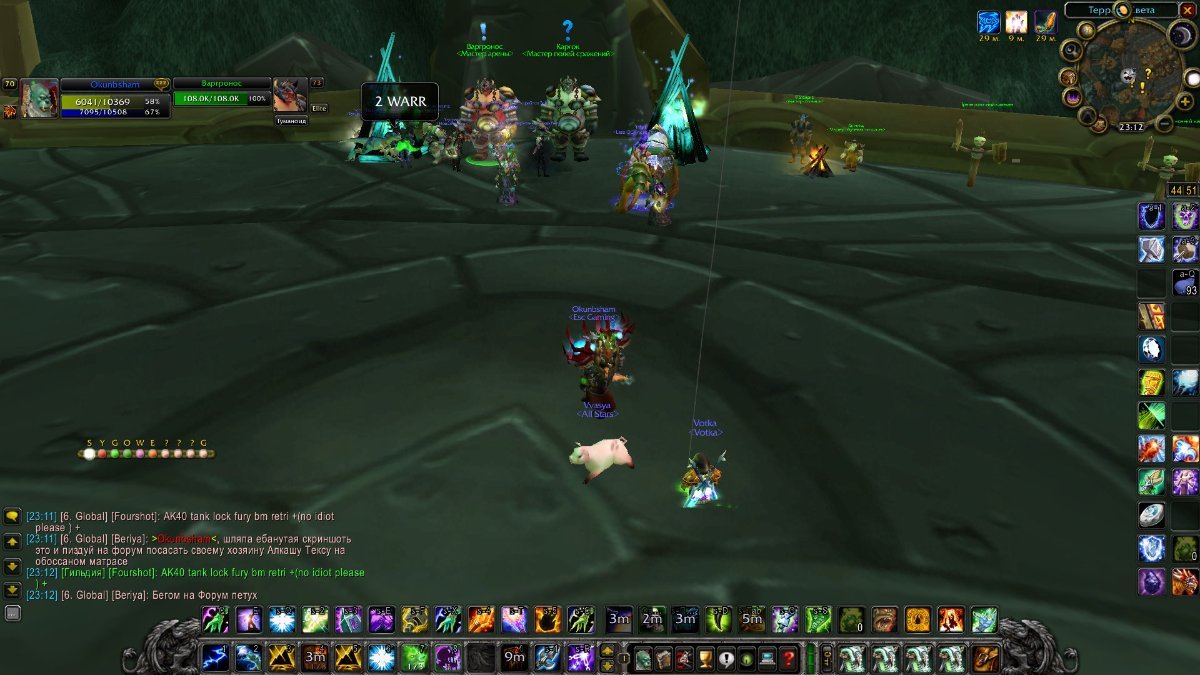The width and height of the screenshot is (1200, 675).
Task: Click the rightmost blue lightning buff icon
Action: (989, 23)
